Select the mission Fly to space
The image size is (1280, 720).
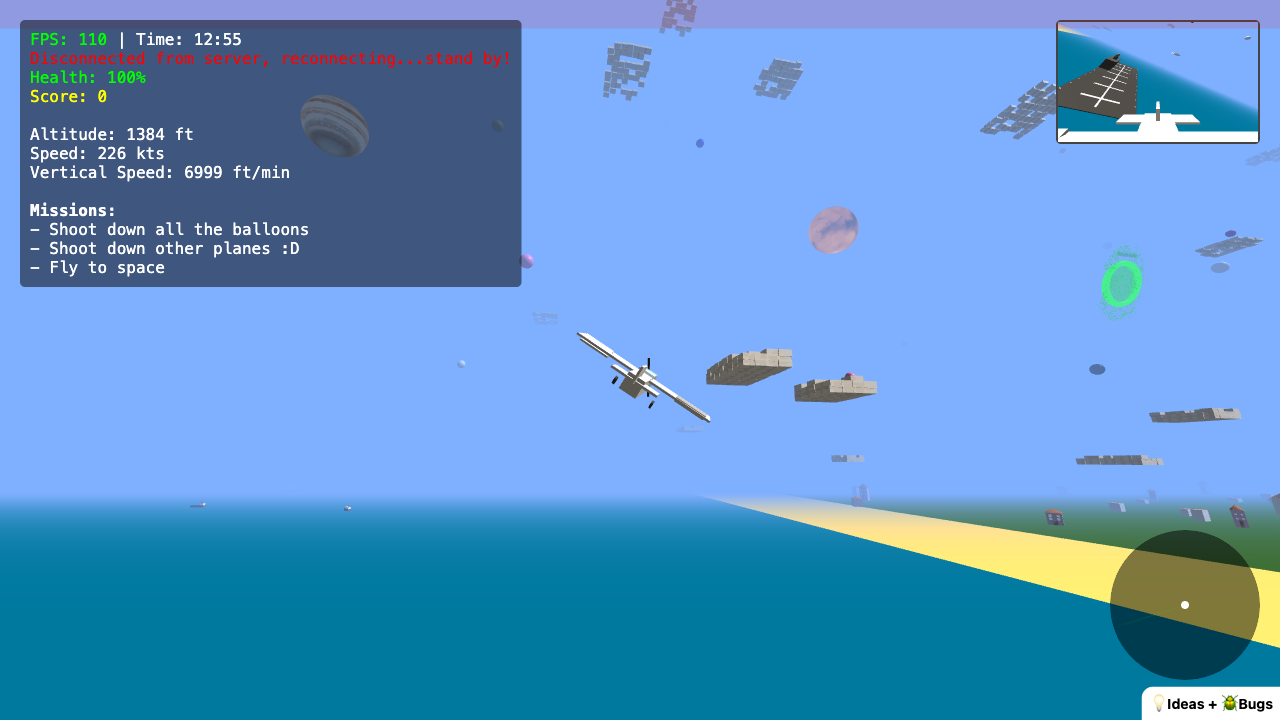[x=98, y=267]
